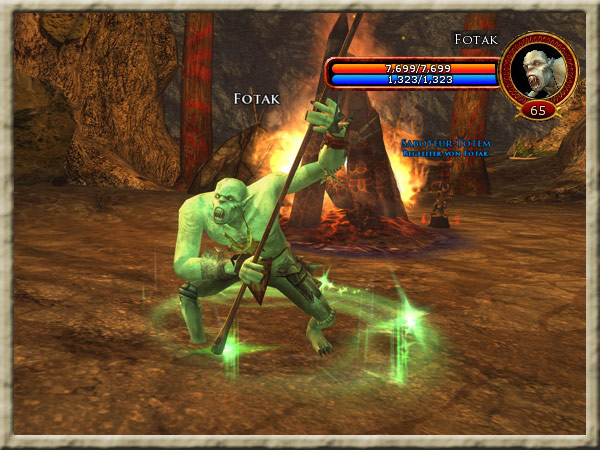The image size is (600, 450).
Task: Click Fotak's portrait in the target frame
Action: coord(539,68)
